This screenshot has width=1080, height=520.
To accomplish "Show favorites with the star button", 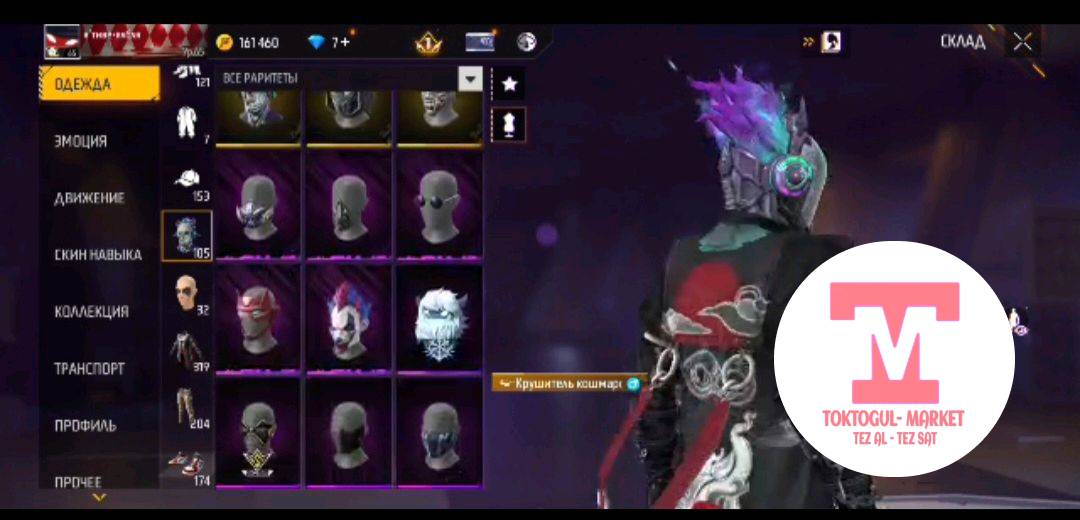I will 509,84.
